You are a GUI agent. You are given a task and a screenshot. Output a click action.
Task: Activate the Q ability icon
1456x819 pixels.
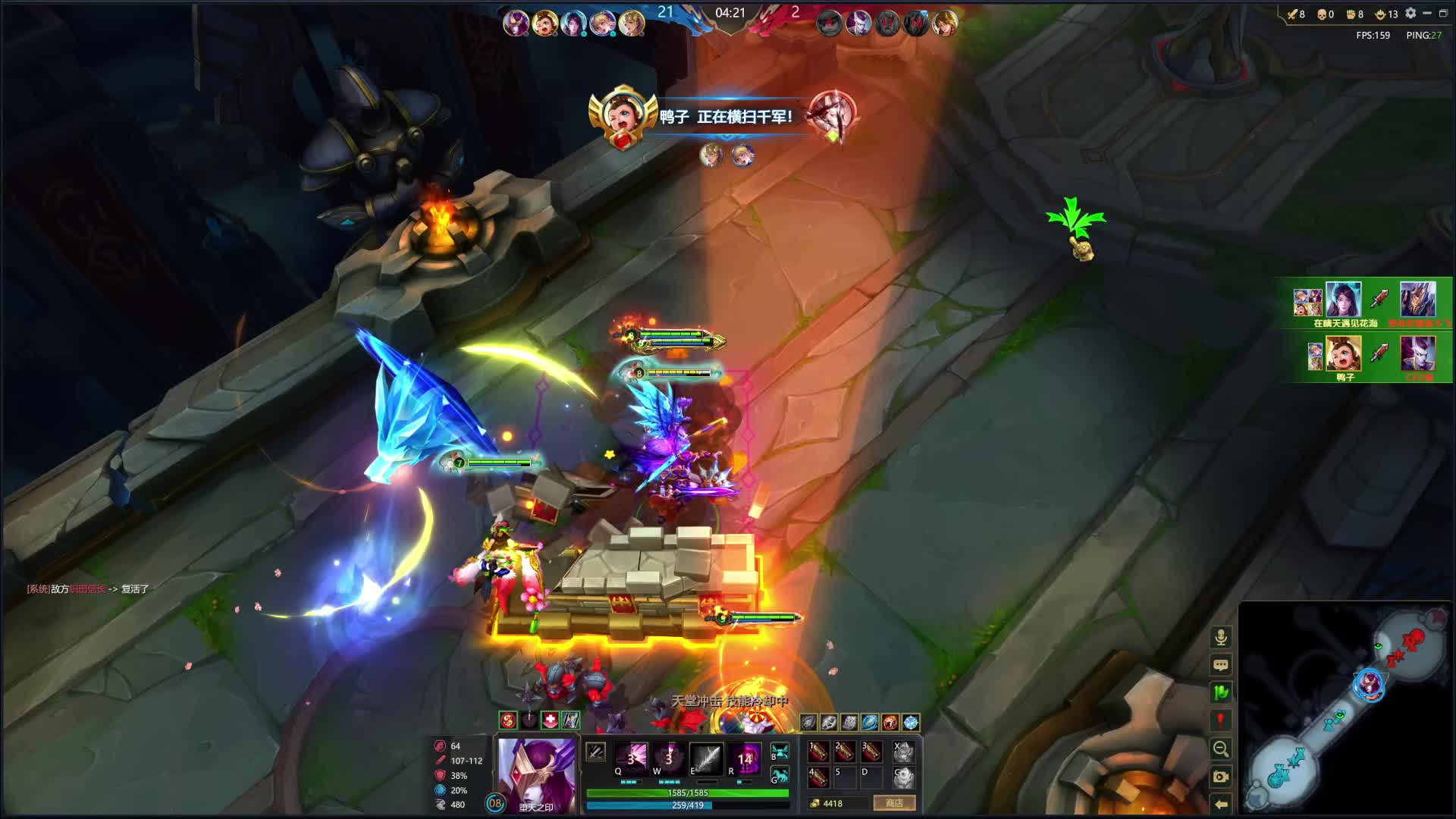(631, 758)
